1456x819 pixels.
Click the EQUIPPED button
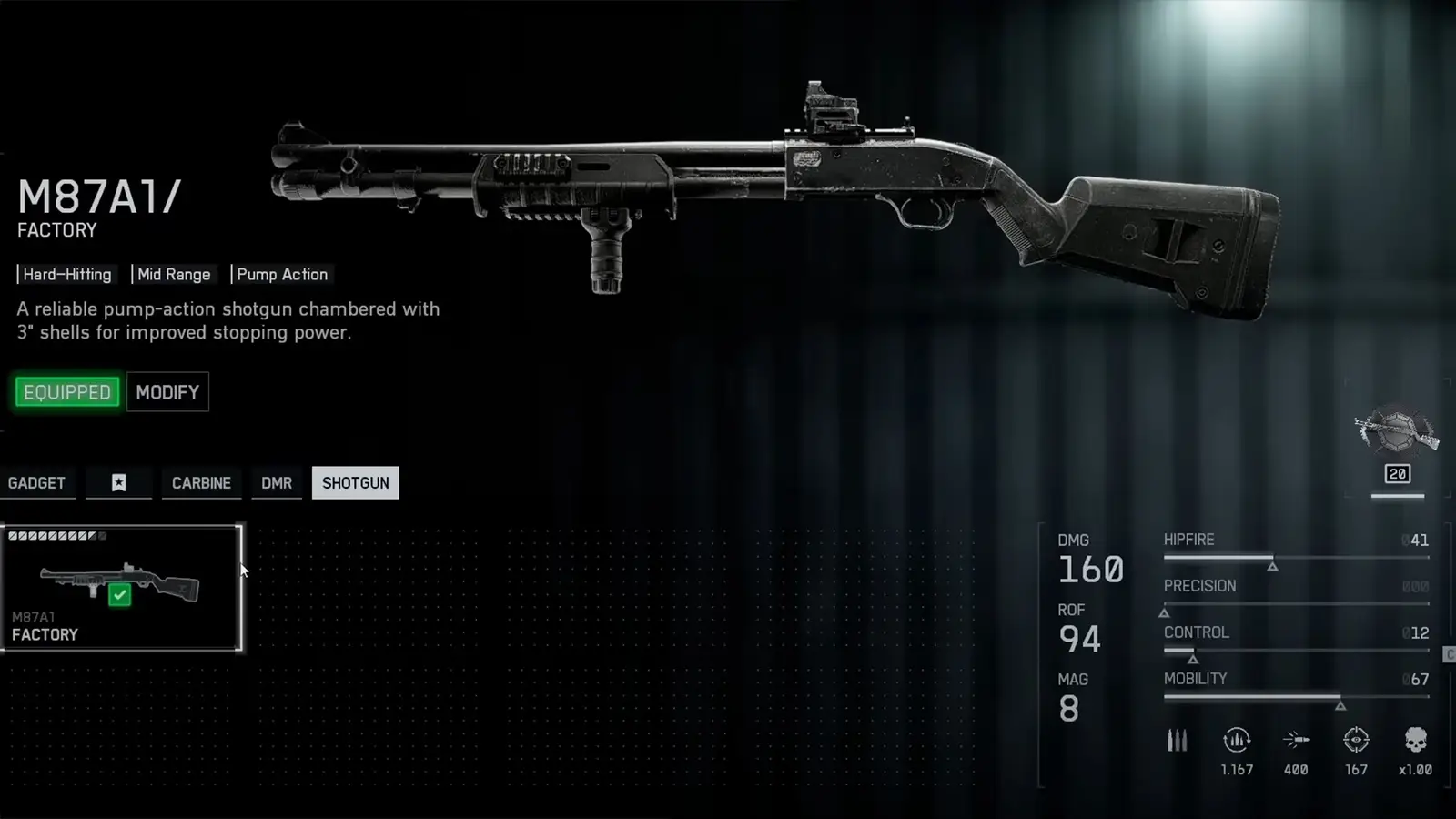pyautogui.click(x=66, y=391)
